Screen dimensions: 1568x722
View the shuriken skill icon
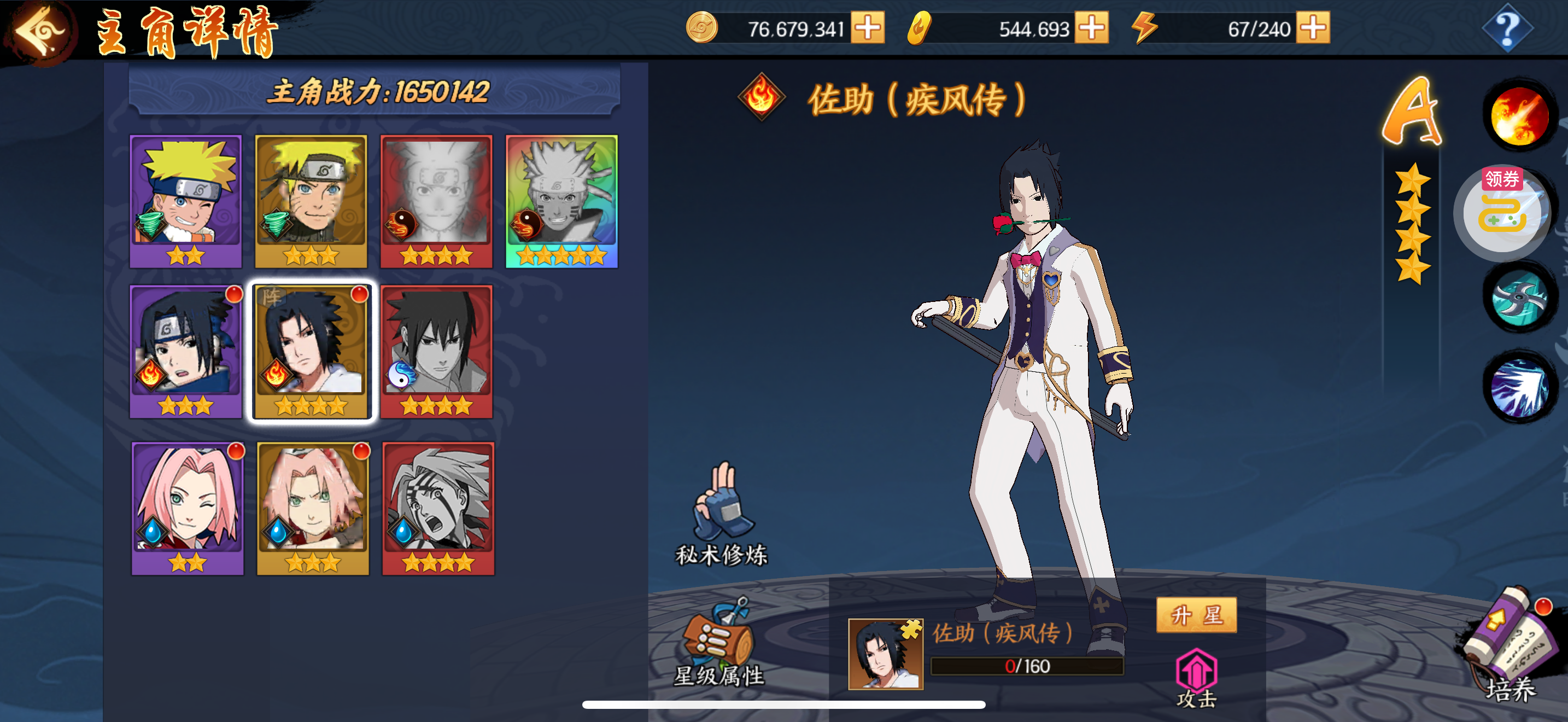pos(1519,298)
